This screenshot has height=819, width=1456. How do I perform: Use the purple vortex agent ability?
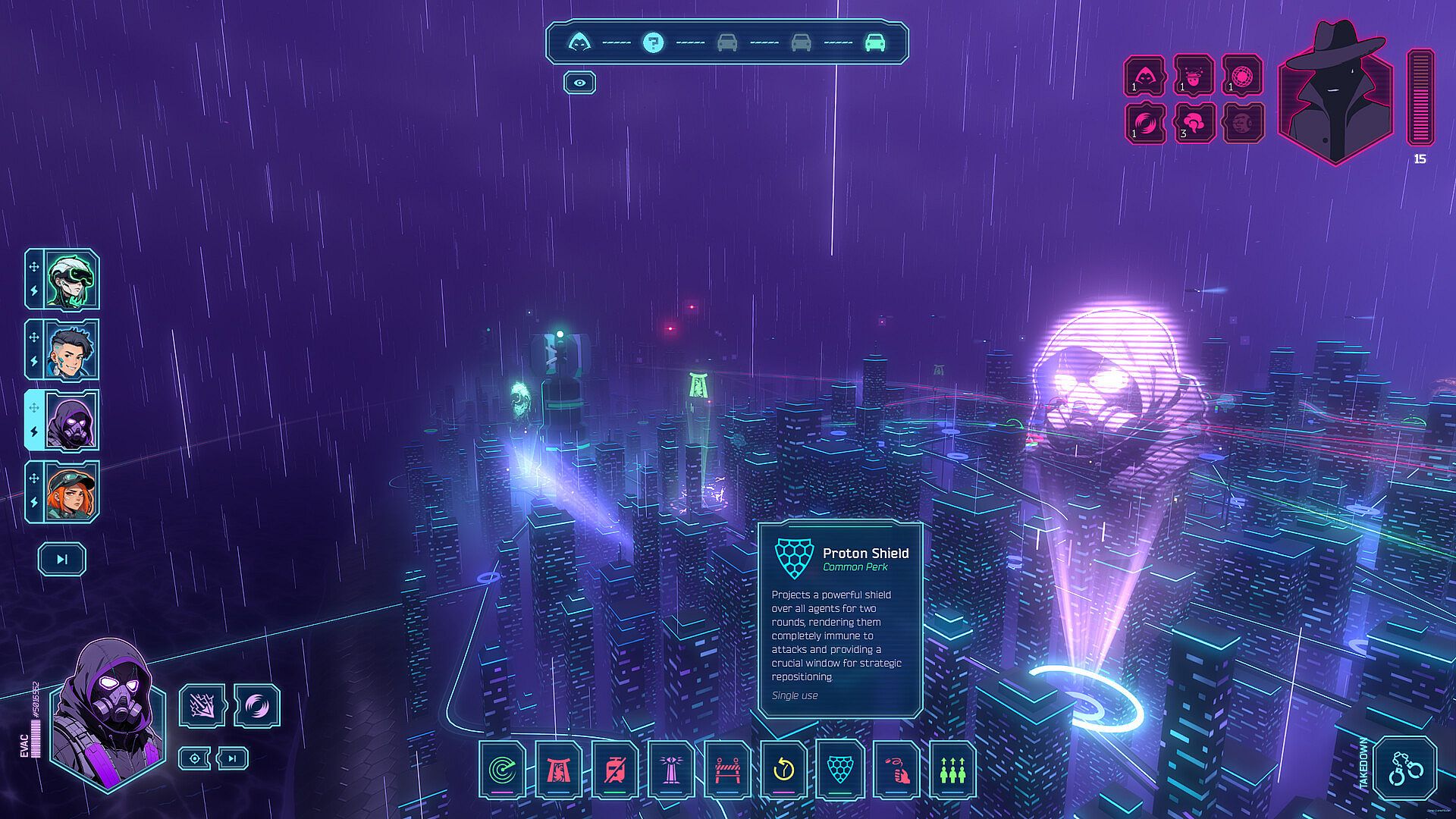(x=257, y=706)
